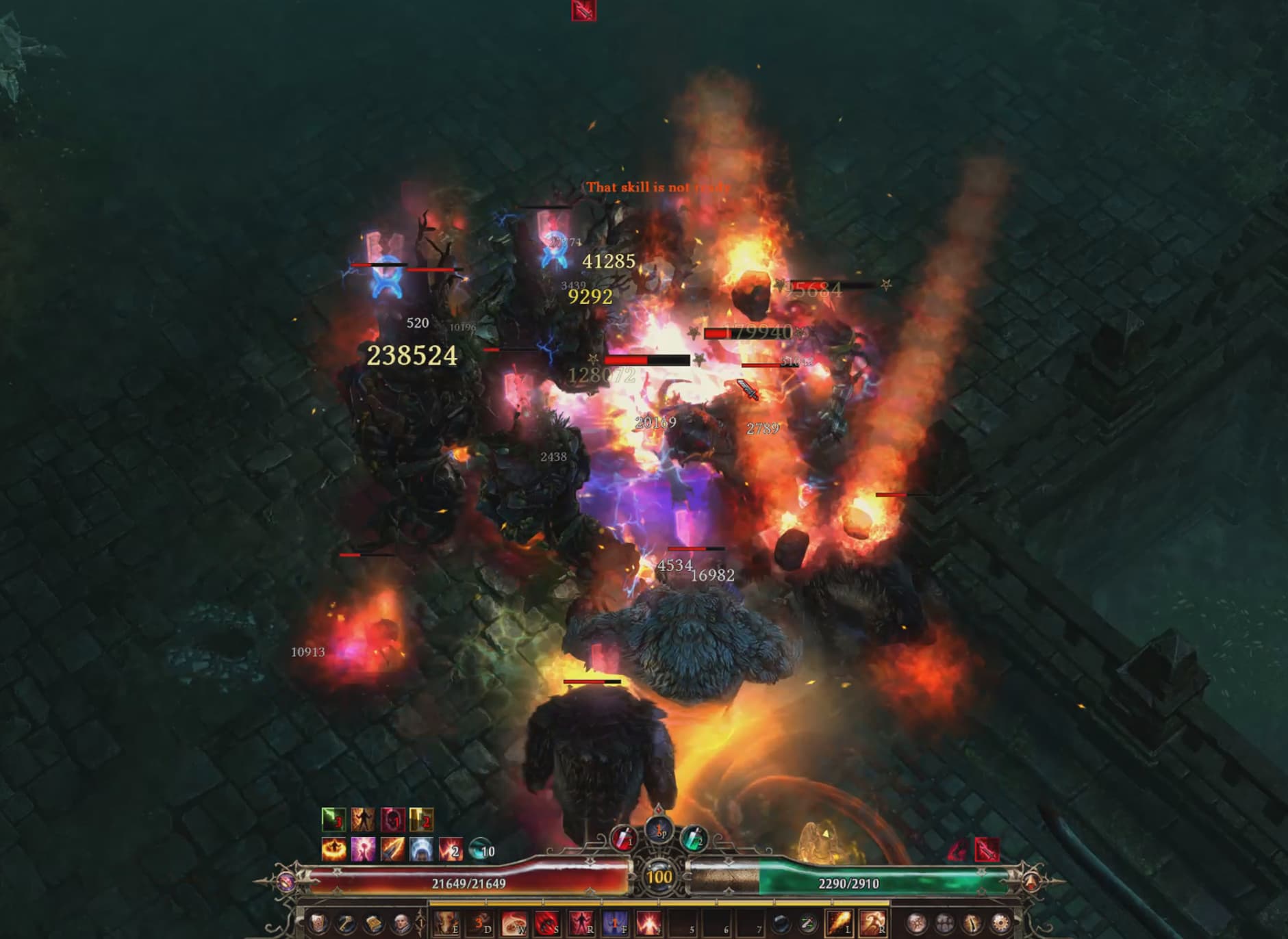
Task: Open the gear settings button
Action: tap(1000, 924)
